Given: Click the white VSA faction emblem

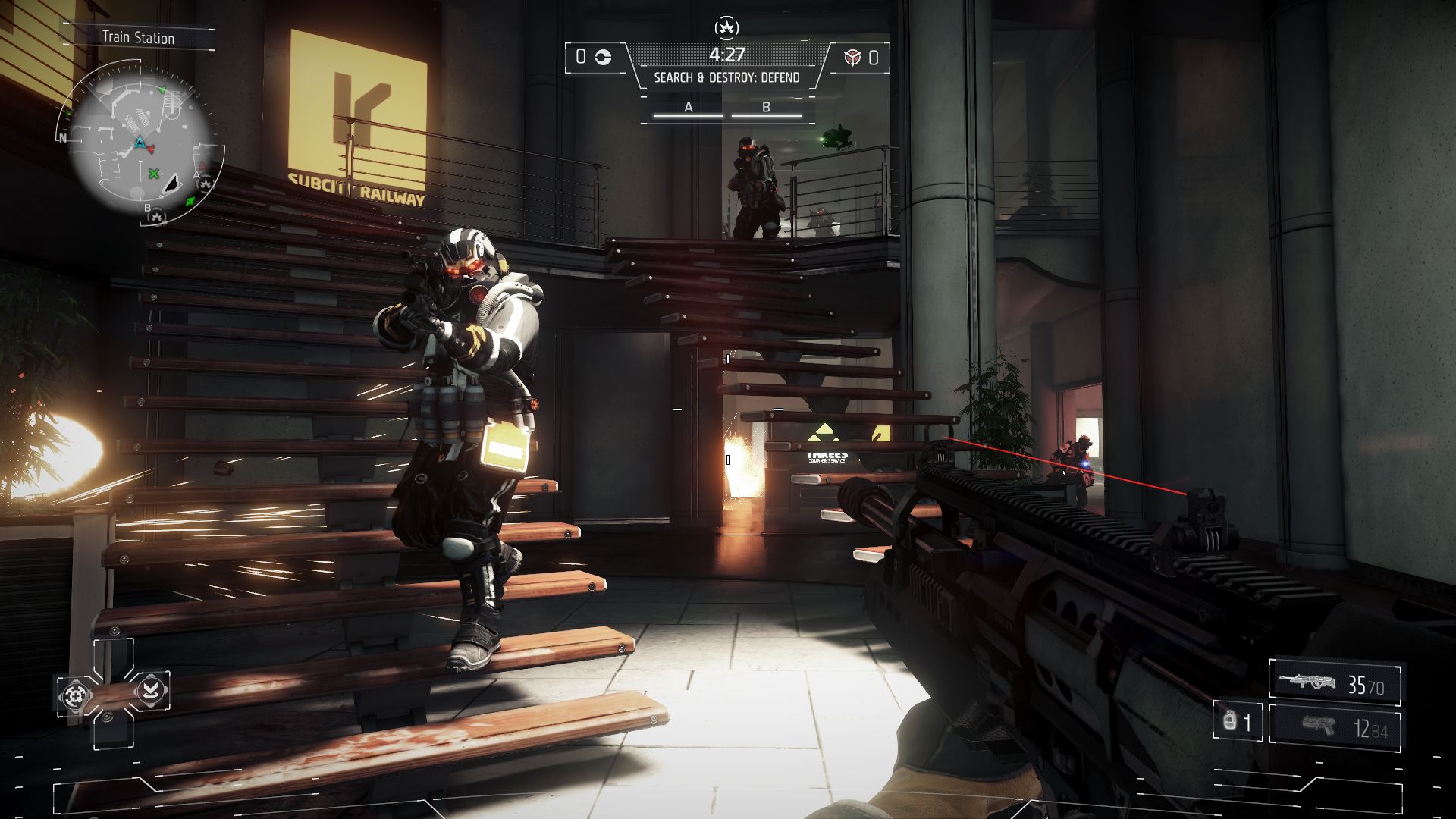Looking at the screenshot, I should (603, 58).
